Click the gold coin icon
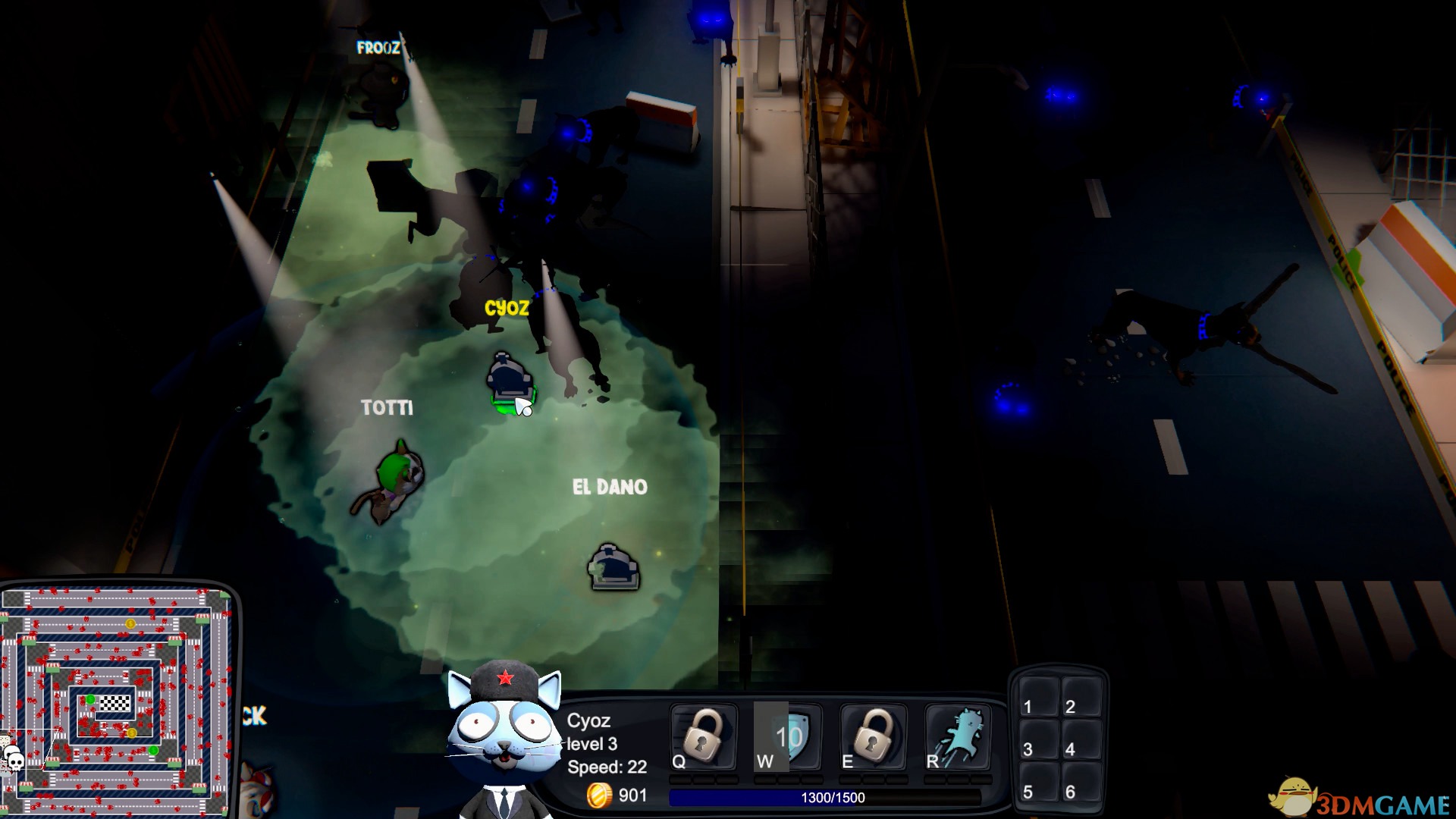The width and height of the screenshot is (1456, 819). [599, 795]
